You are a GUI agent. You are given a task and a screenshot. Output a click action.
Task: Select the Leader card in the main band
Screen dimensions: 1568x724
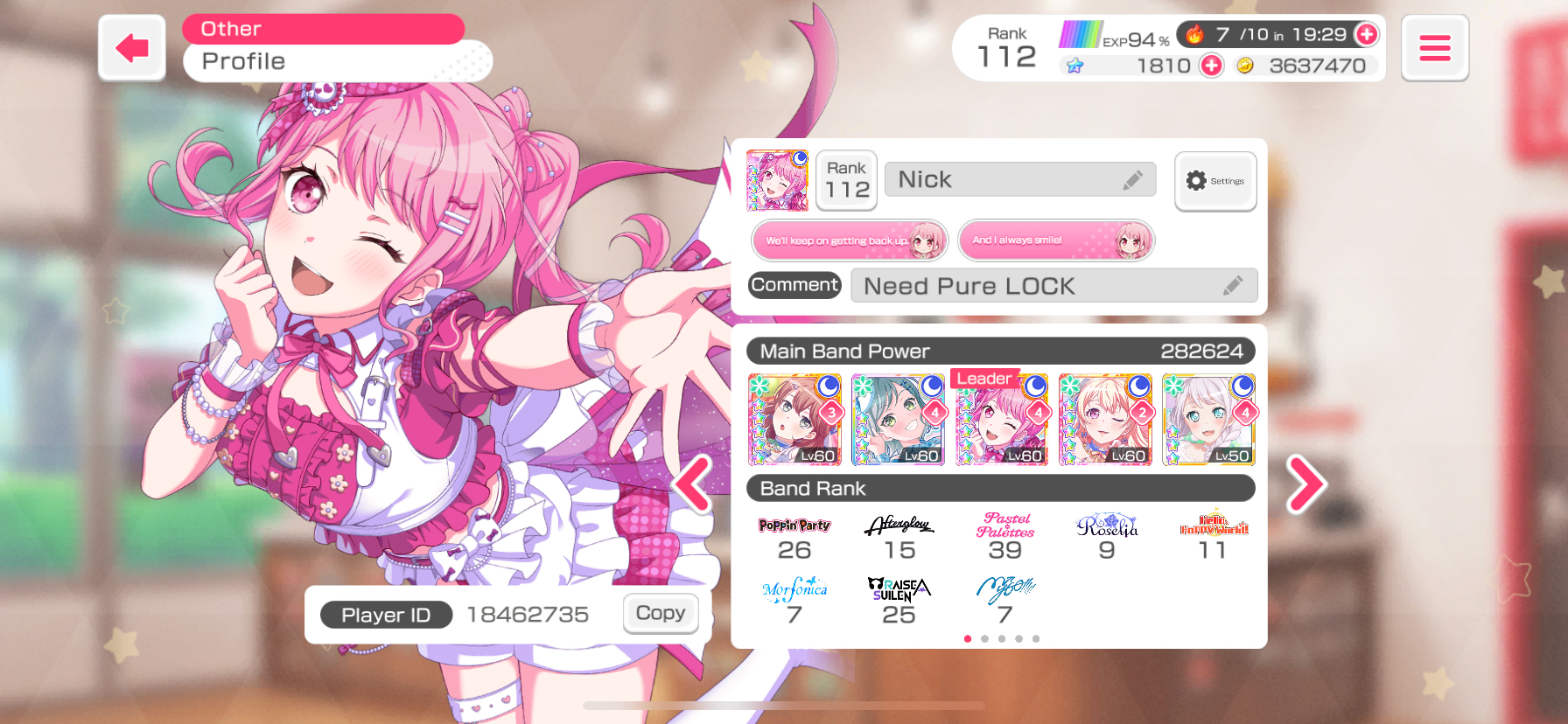coord(1002,420)
